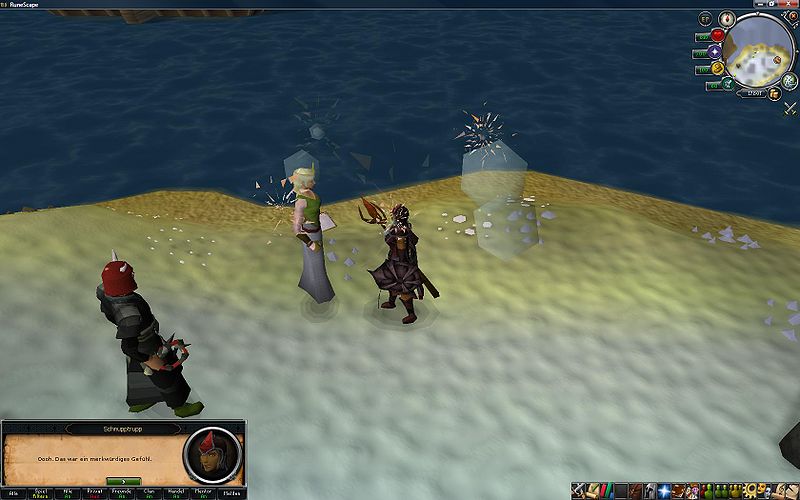Open the crossed swords combat tab
Viewport: 800px width, 500px height.
coord(580,491)
